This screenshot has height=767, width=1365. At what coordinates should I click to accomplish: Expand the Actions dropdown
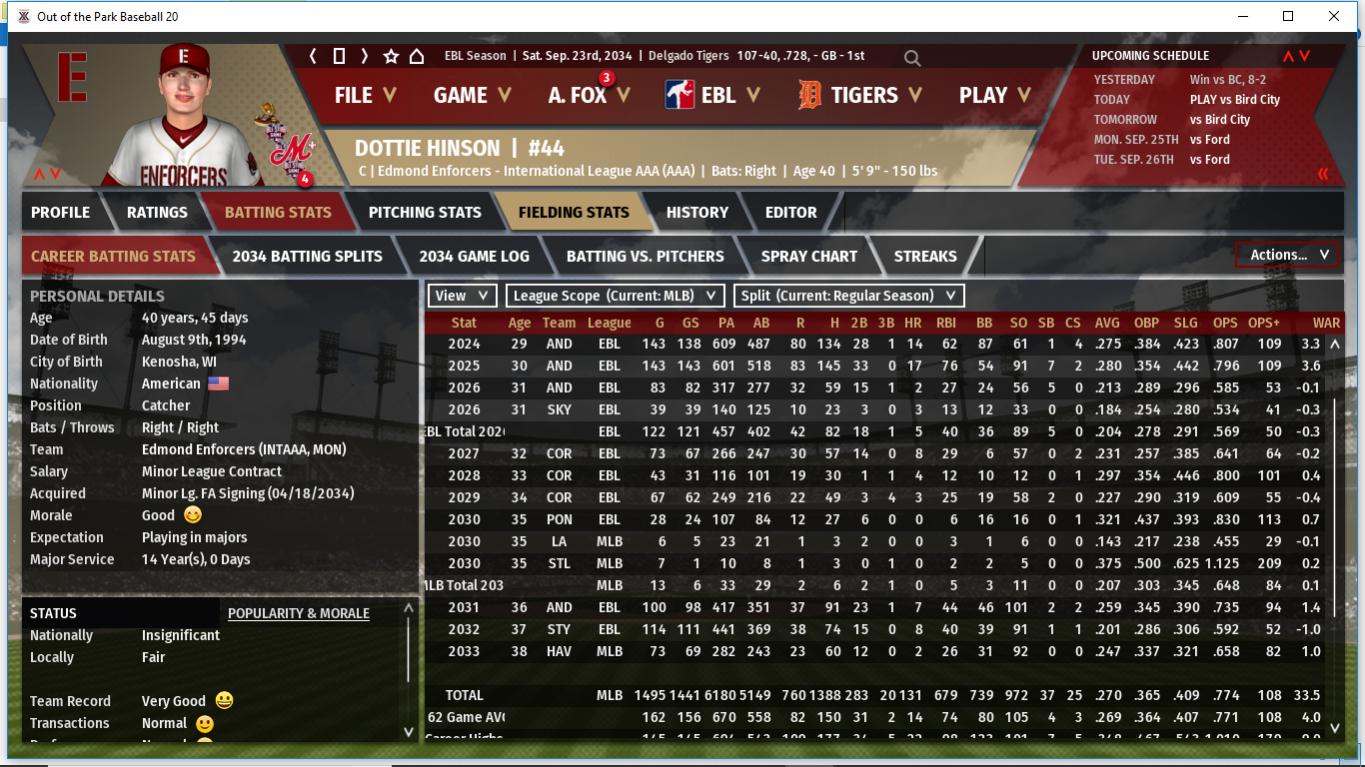point(1288,255)
